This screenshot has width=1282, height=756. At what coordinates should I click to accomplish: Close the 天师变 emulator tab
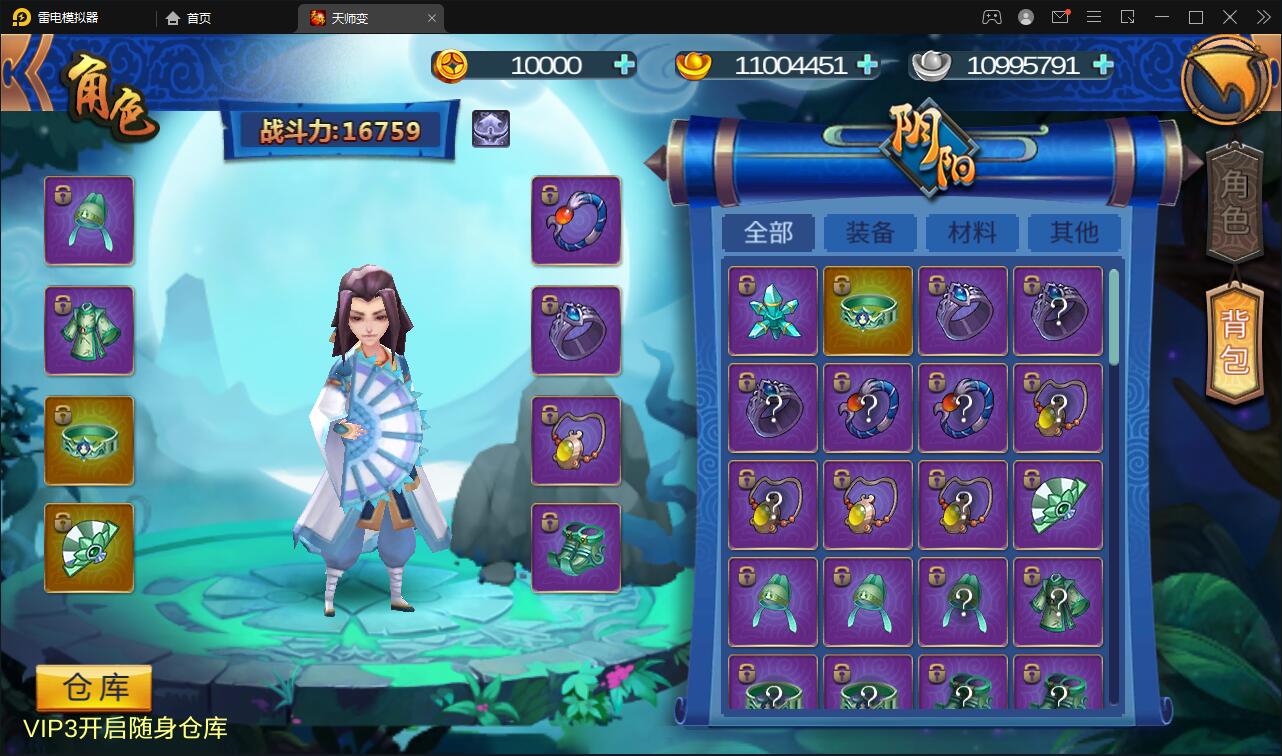432,18
